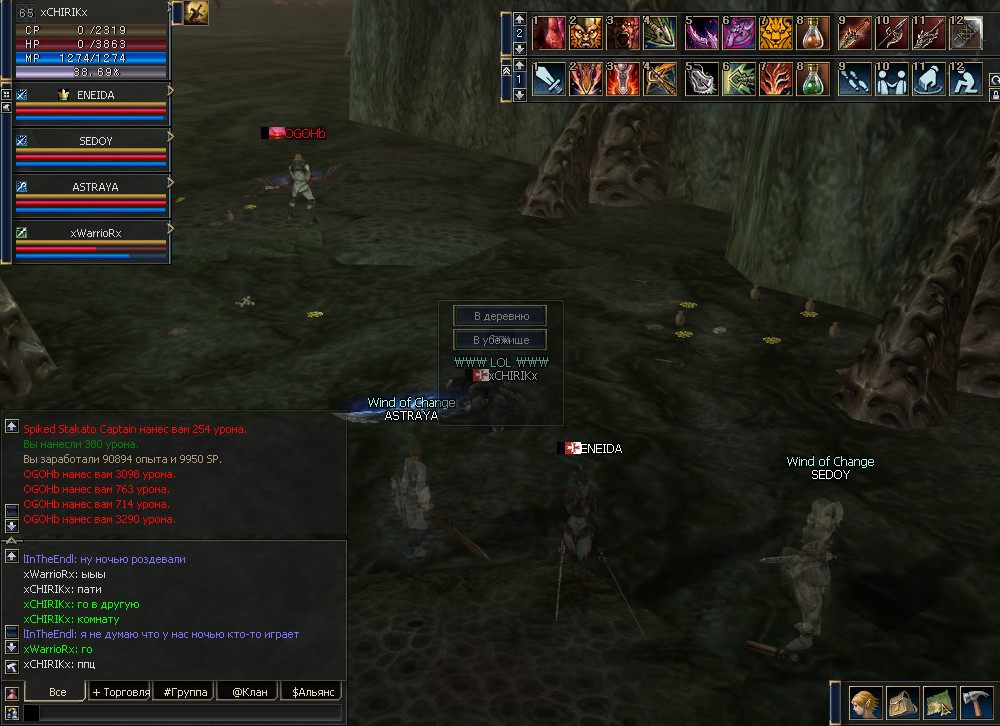Open the inventory bag icon

(x=903, y=703)
